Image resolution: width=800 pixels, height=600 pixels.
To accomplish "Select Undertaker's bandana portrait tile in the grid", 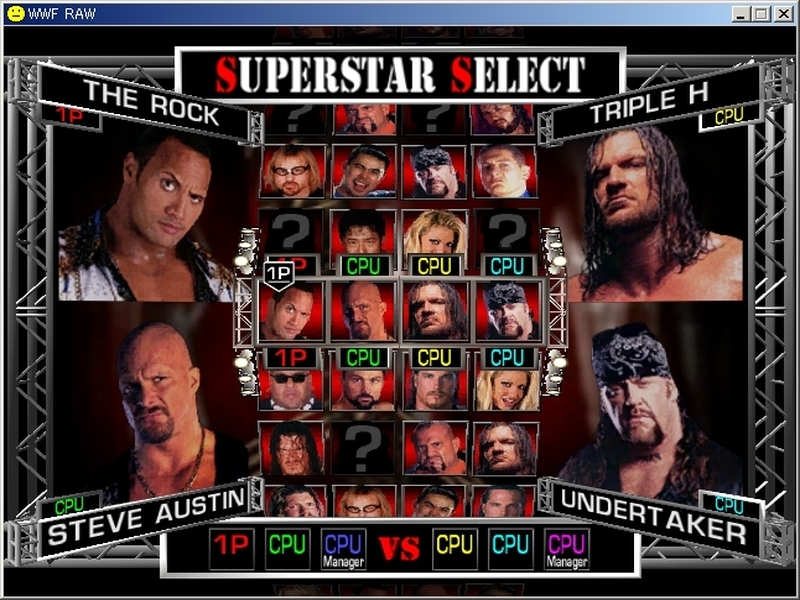I will pyautogui.click(x=507, y=310).
